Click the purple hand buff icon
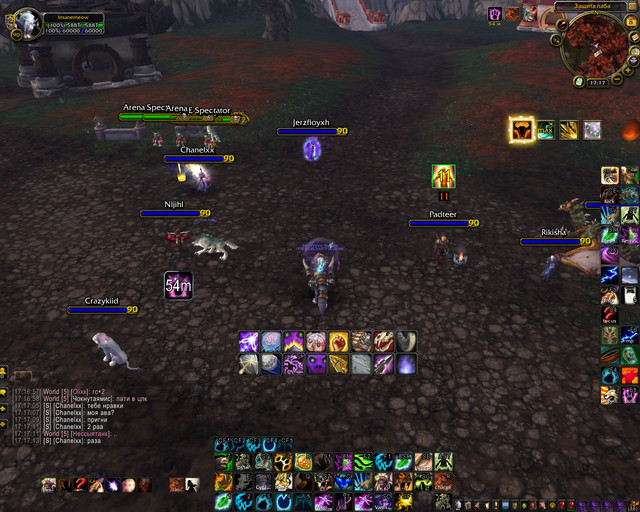 (x=495, y=14)
